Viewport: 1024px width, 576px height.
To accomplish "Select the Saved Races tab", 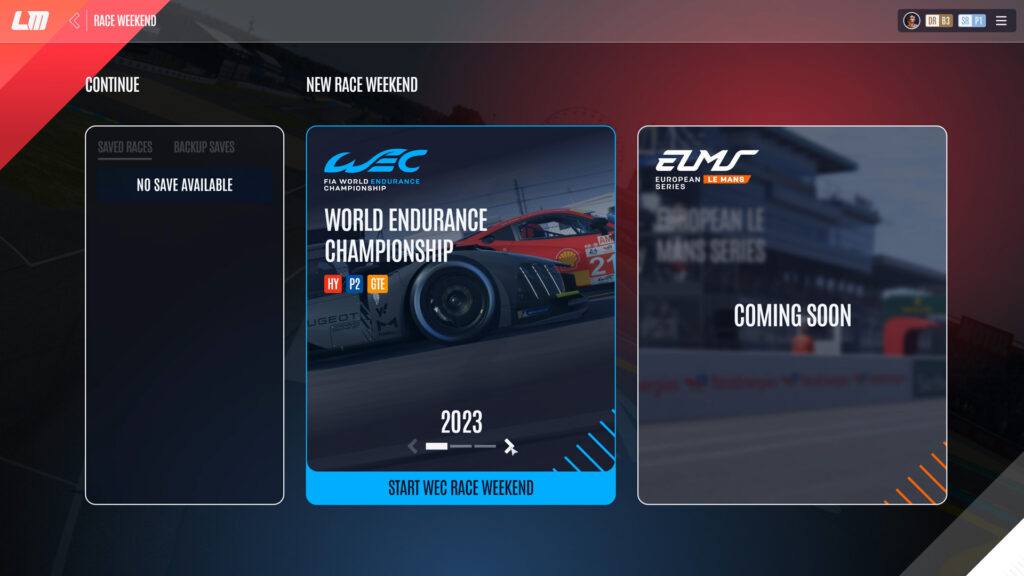I will pyautogui.click(x=125, y=147).
